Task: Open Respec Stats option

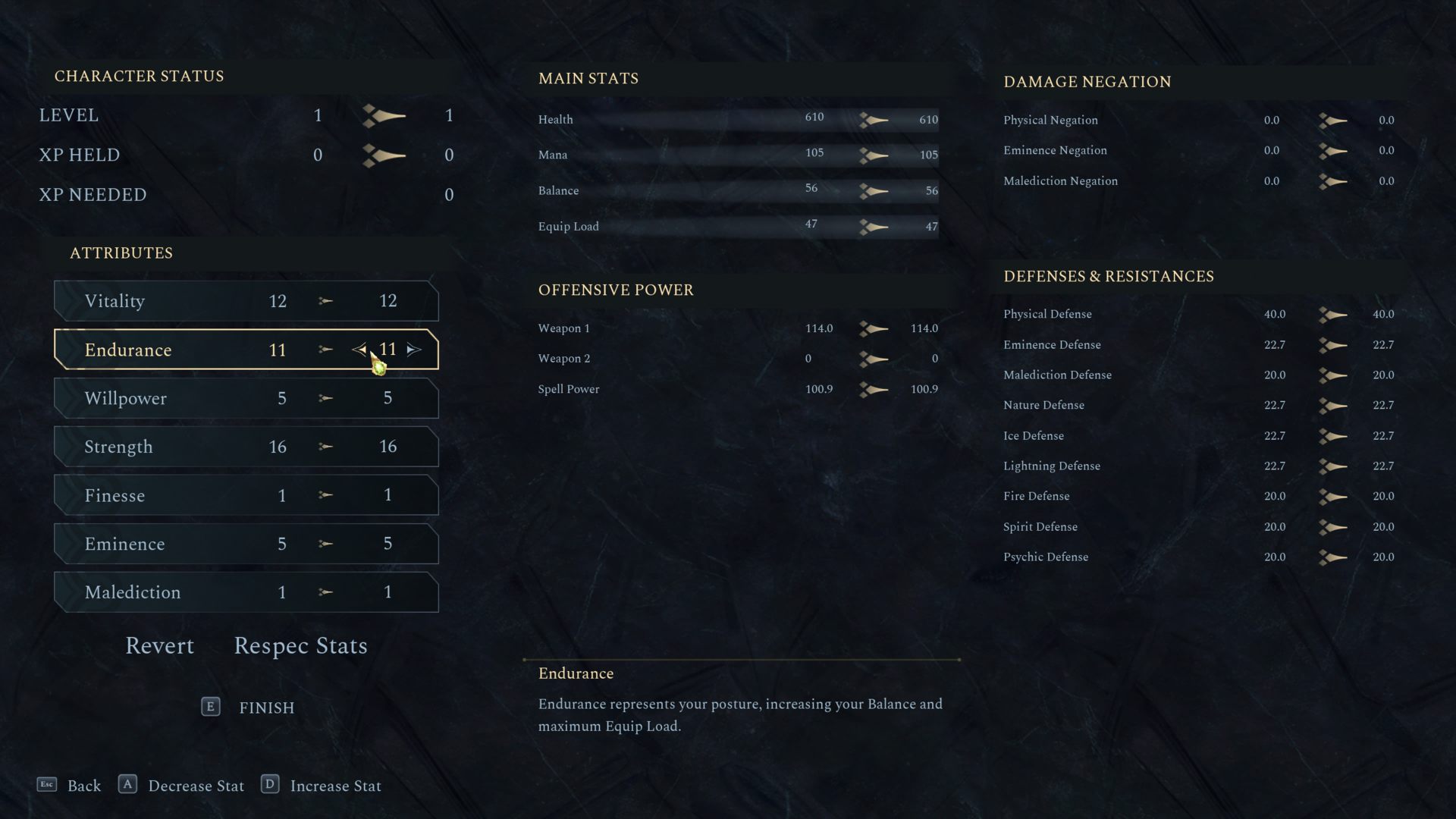Action: 300,645
